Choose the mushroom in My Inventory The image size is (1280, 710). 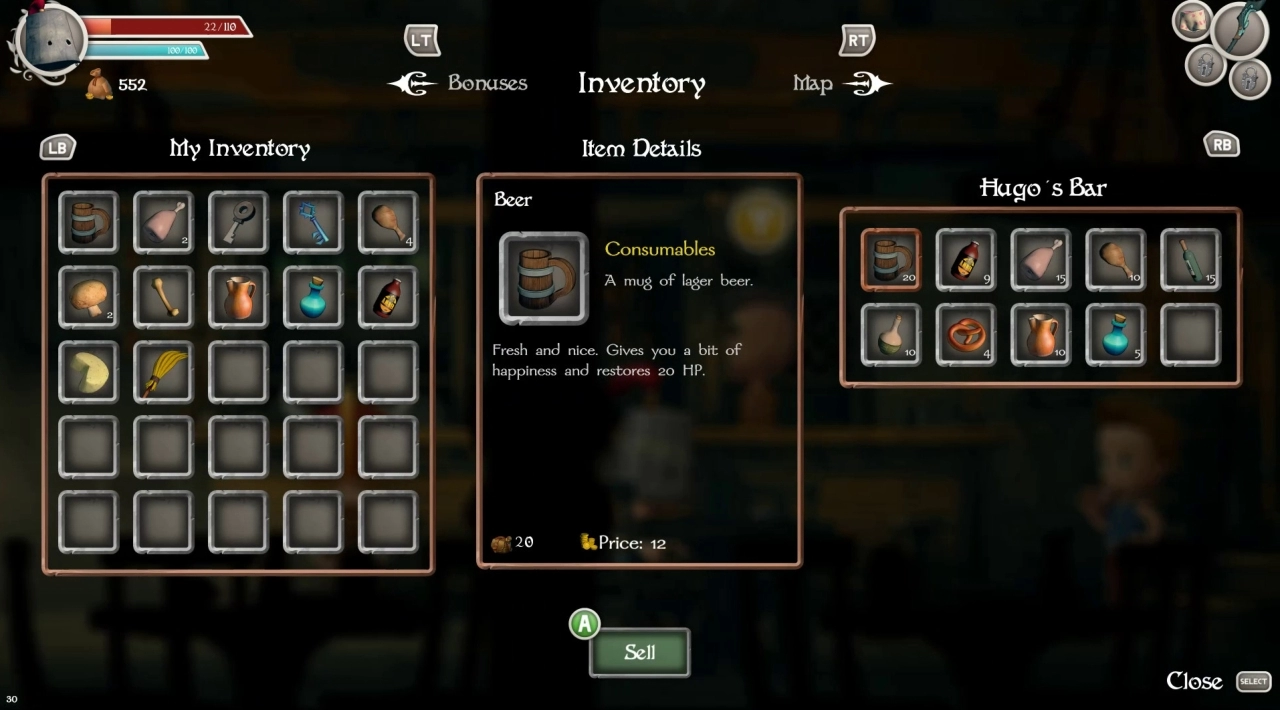pos(88,297)
